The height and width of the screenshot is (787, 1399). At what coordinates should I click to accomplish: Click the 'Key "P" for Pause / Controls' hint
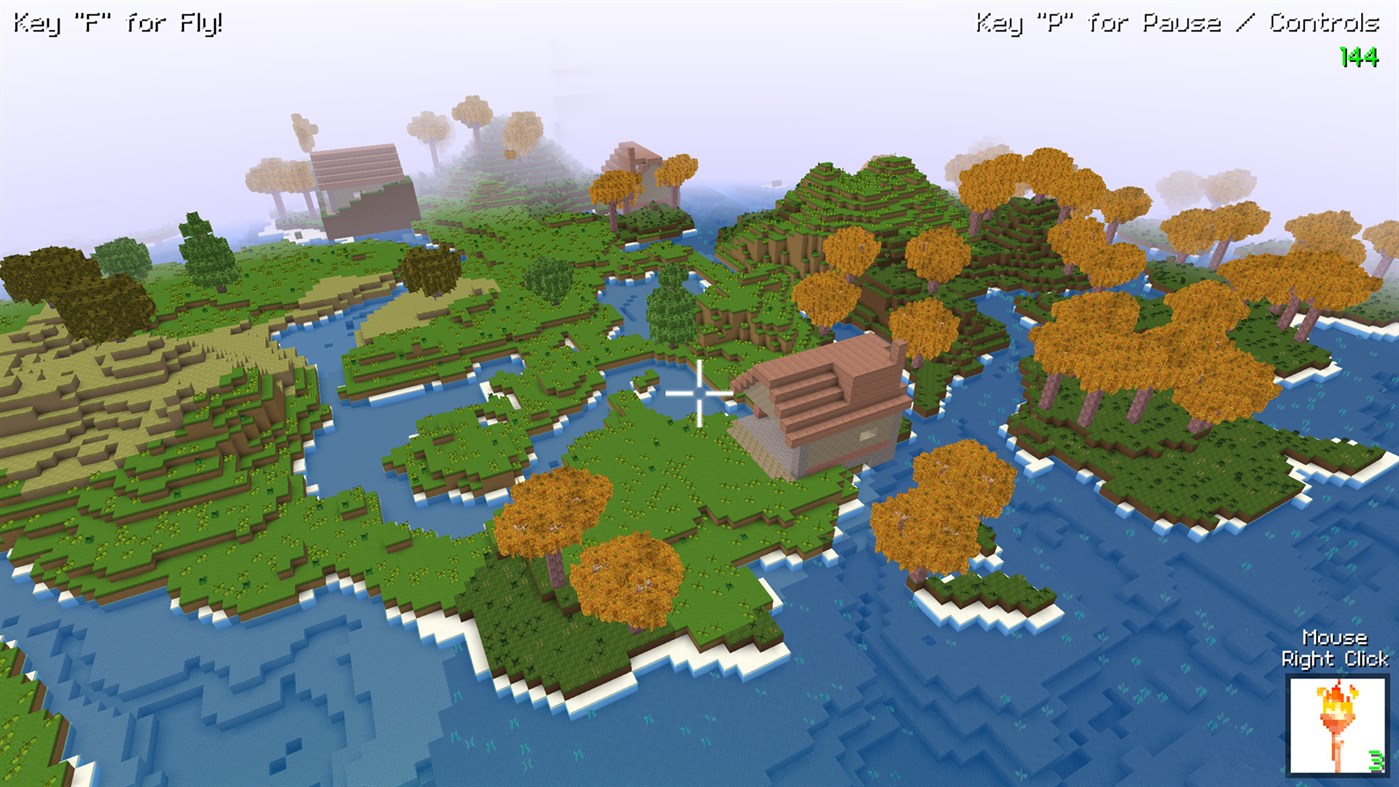point(1178,19)
